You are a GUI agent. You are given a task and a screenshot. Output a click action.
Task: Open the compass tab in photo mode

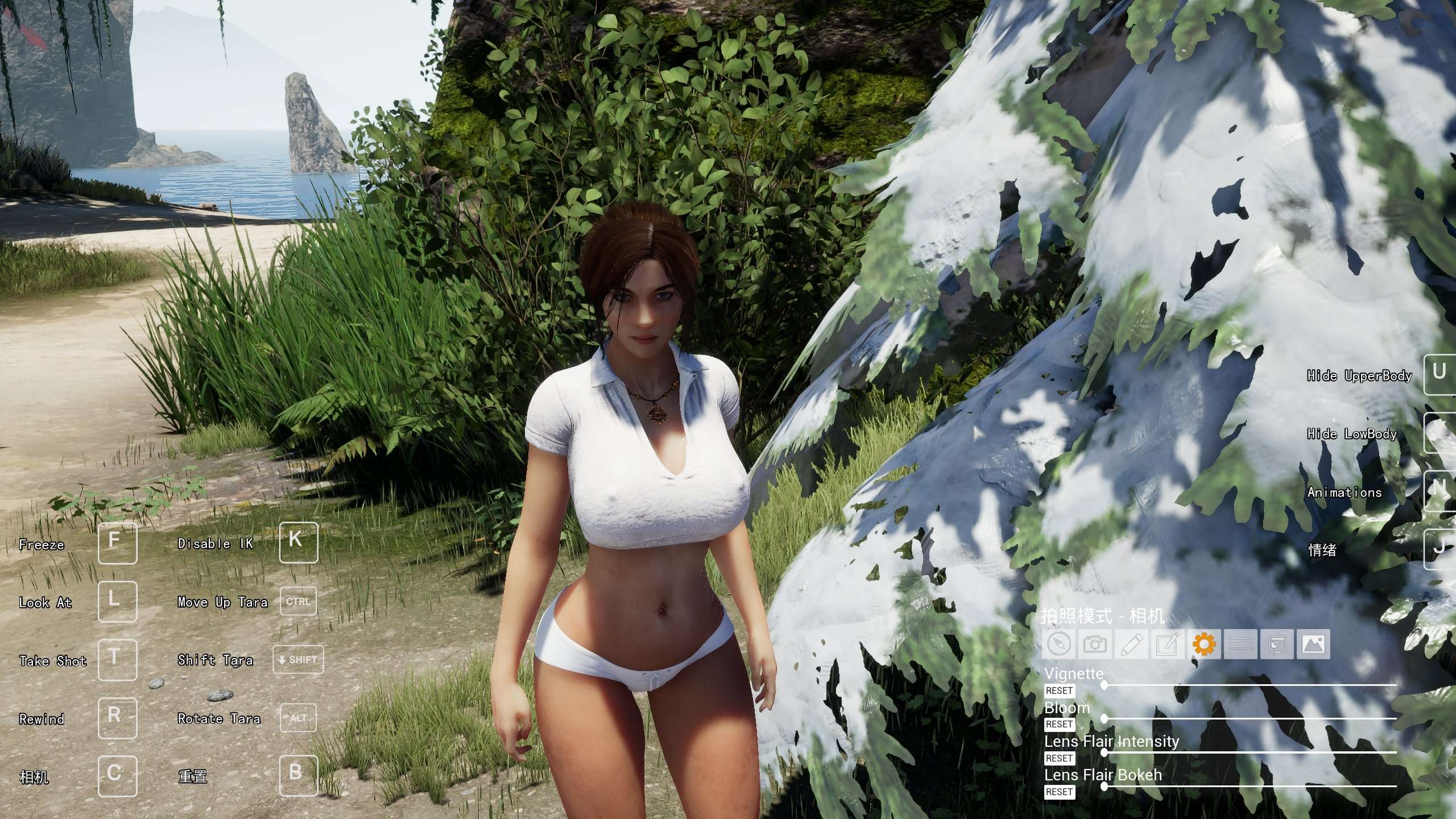coord(1058,644)
